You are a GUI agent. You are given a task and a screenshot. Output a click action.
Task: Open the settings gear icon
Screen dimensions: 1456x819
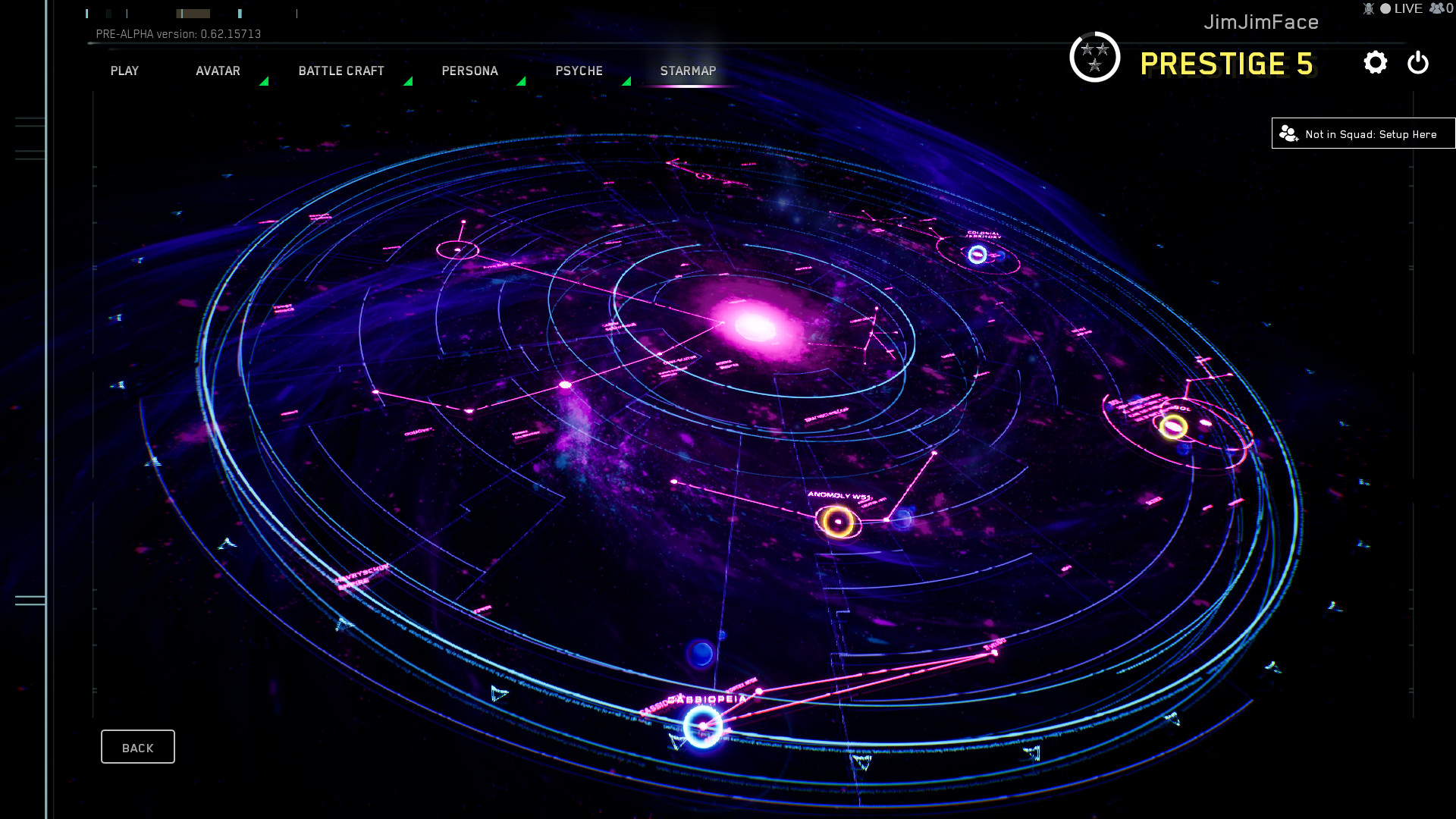coord(1376,64)
